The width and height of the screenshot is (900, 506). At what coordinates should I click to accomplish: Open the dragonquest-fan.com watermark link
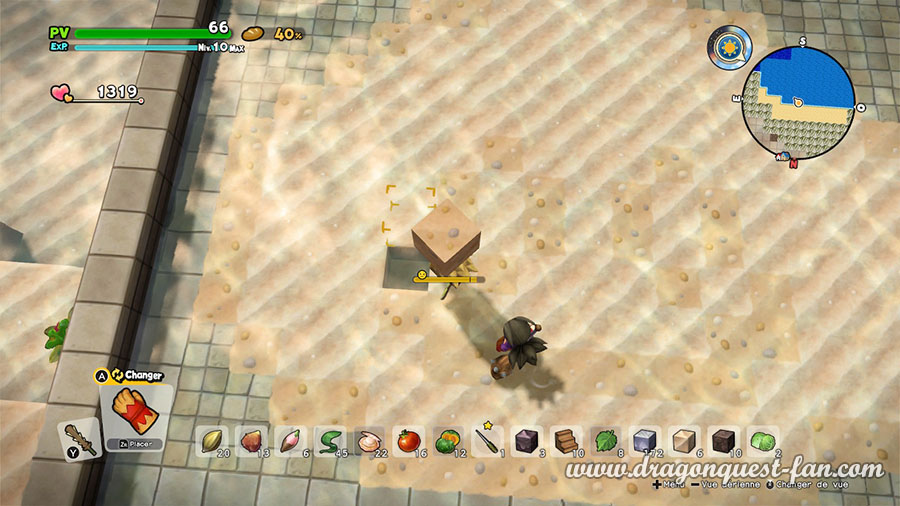725,470
